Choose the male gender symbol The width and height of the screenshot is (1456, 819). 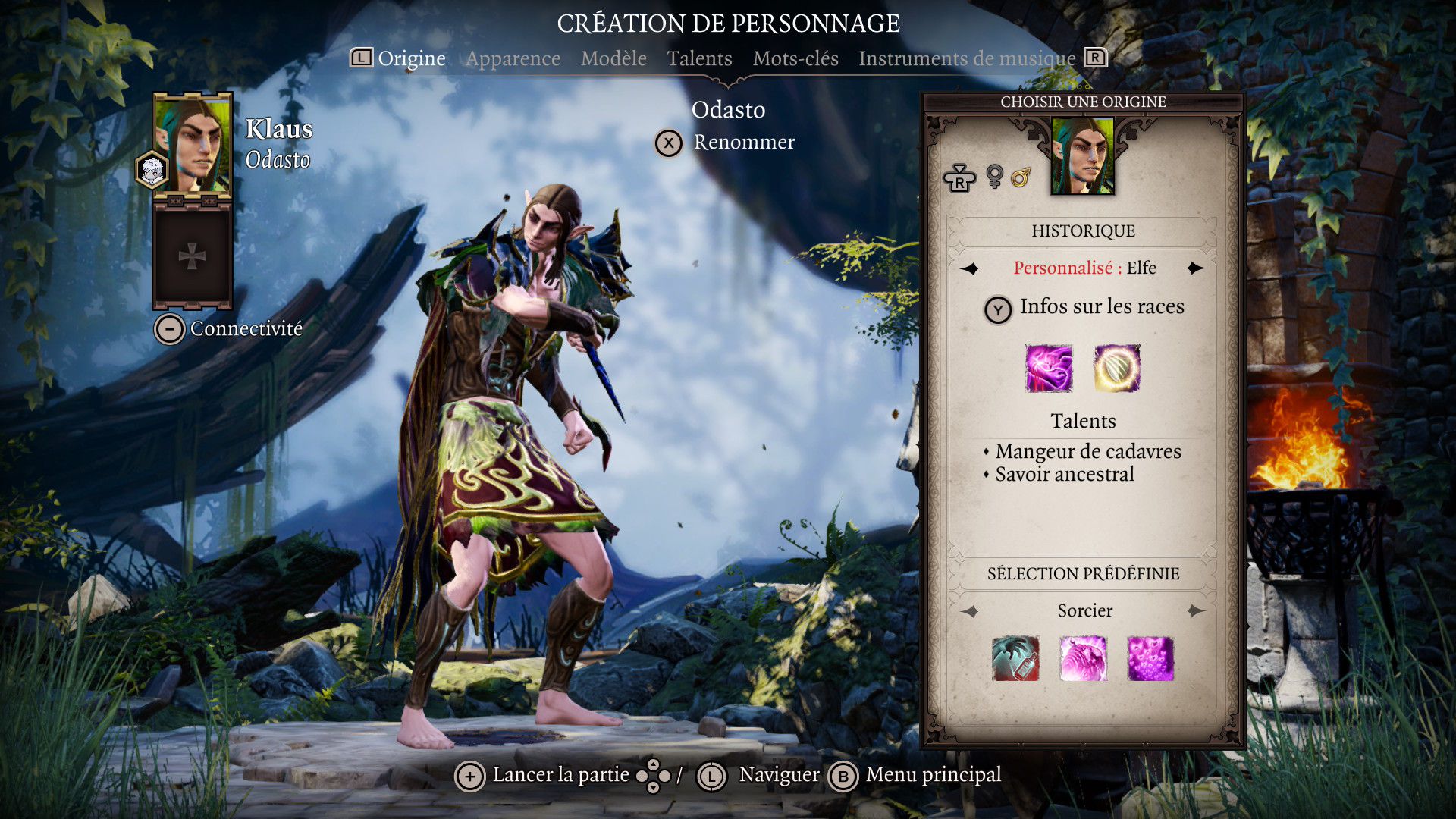coord(1021,177)
